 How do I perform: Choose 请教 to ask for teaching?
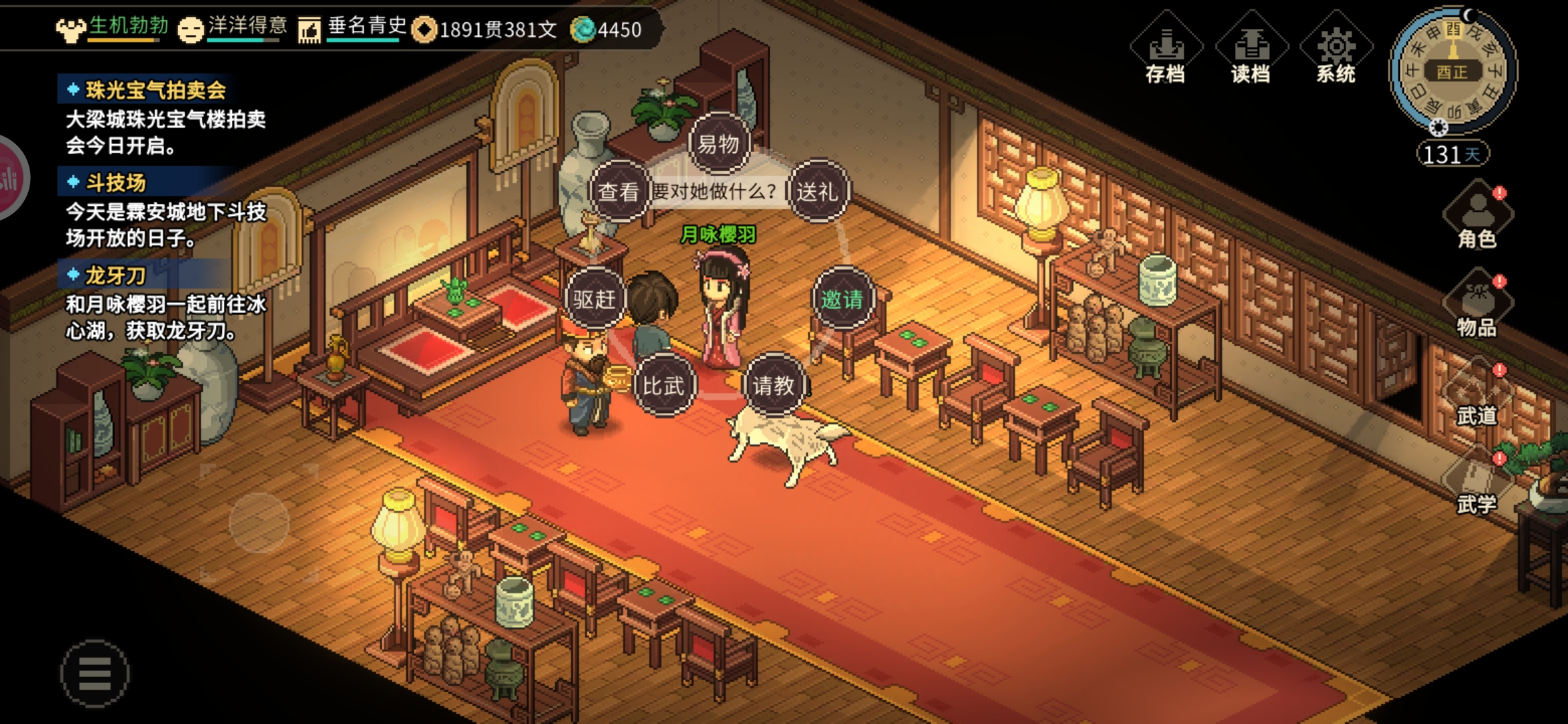773,385
